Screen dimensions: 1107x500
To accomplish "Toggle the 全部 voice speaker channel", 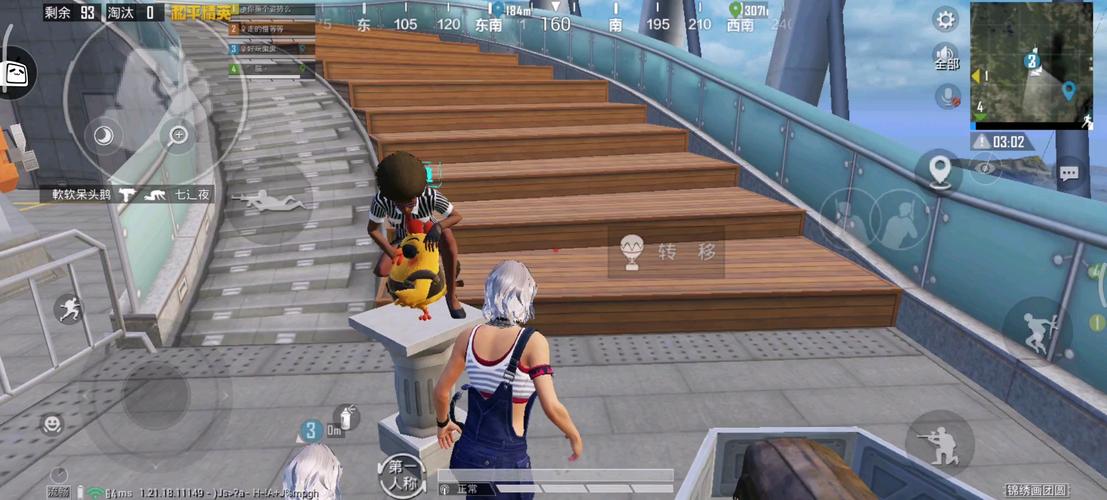I will pos(946,56).
